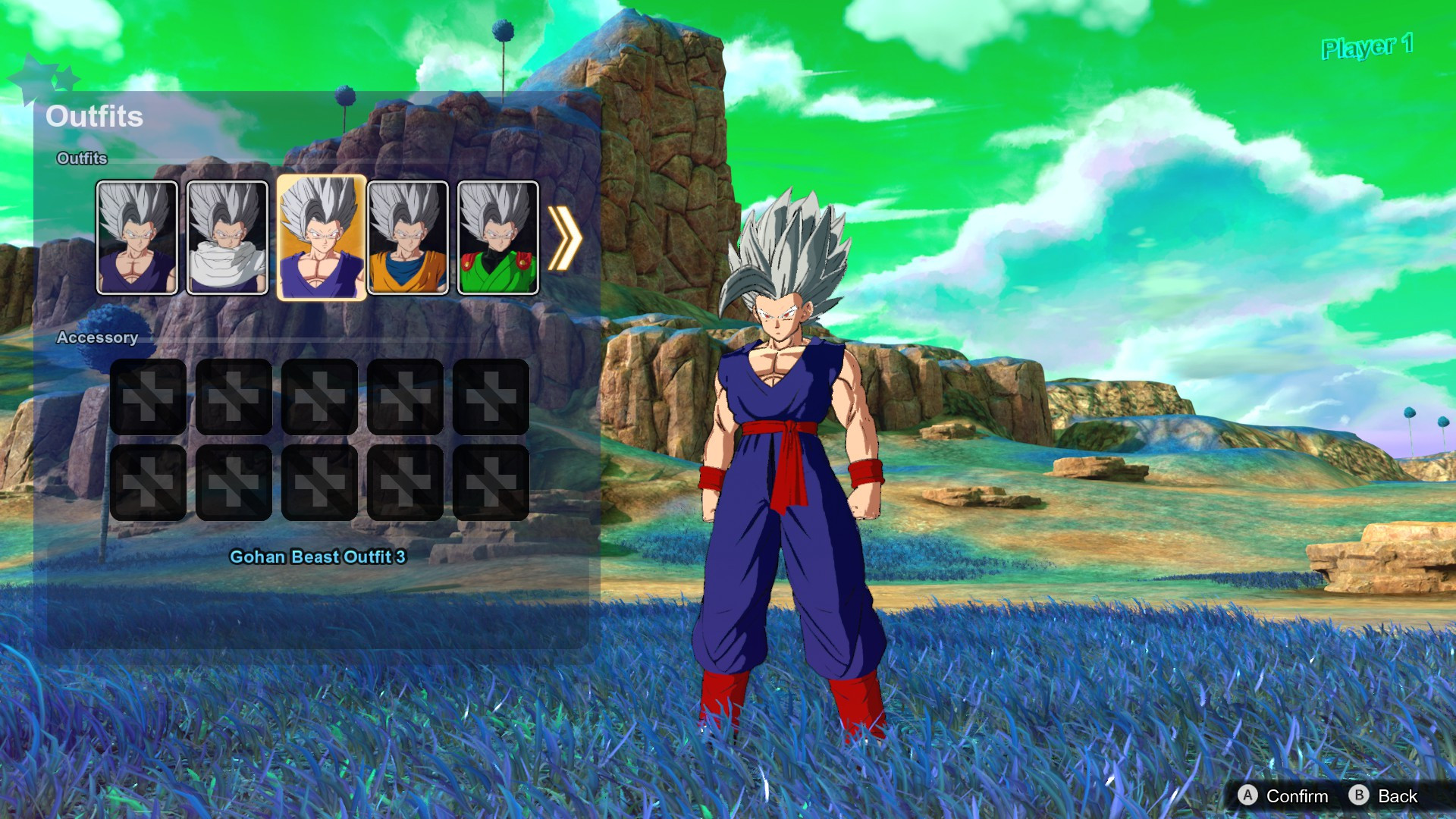Click the middle accessory slot in top row

click(x=319, y=395)
